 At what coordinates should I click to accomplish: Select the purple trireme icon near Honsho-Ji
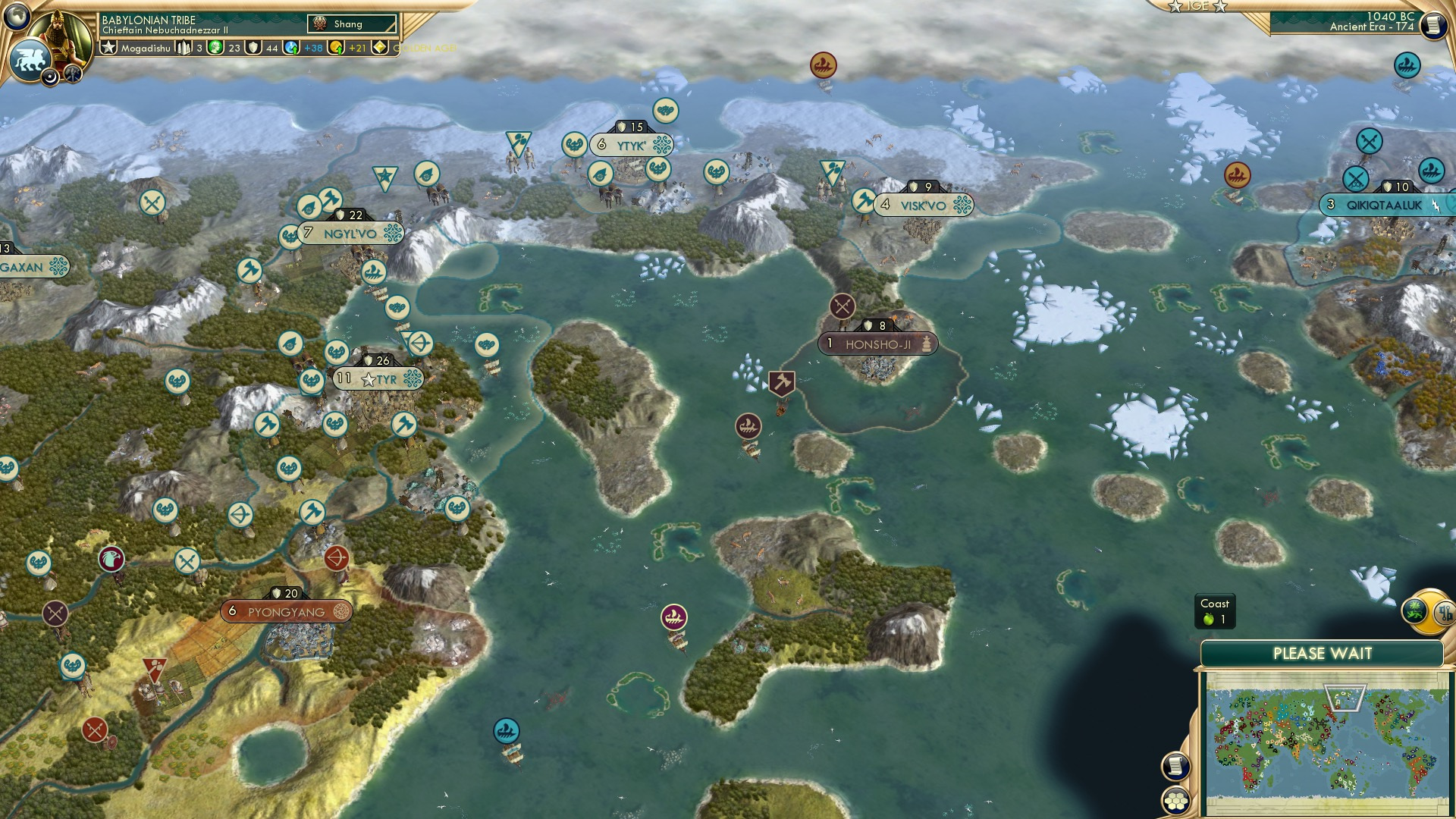[748, 425]
